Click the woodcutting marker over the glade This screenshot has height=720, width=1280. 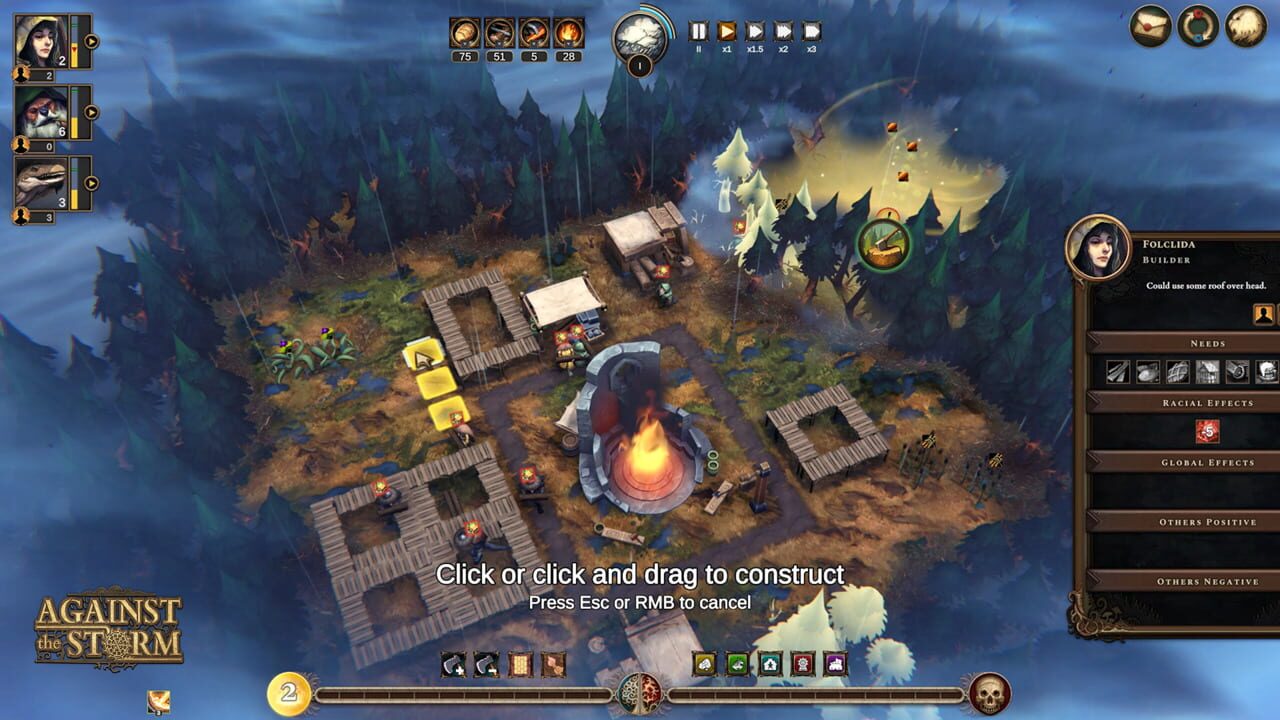pos(883,243)
